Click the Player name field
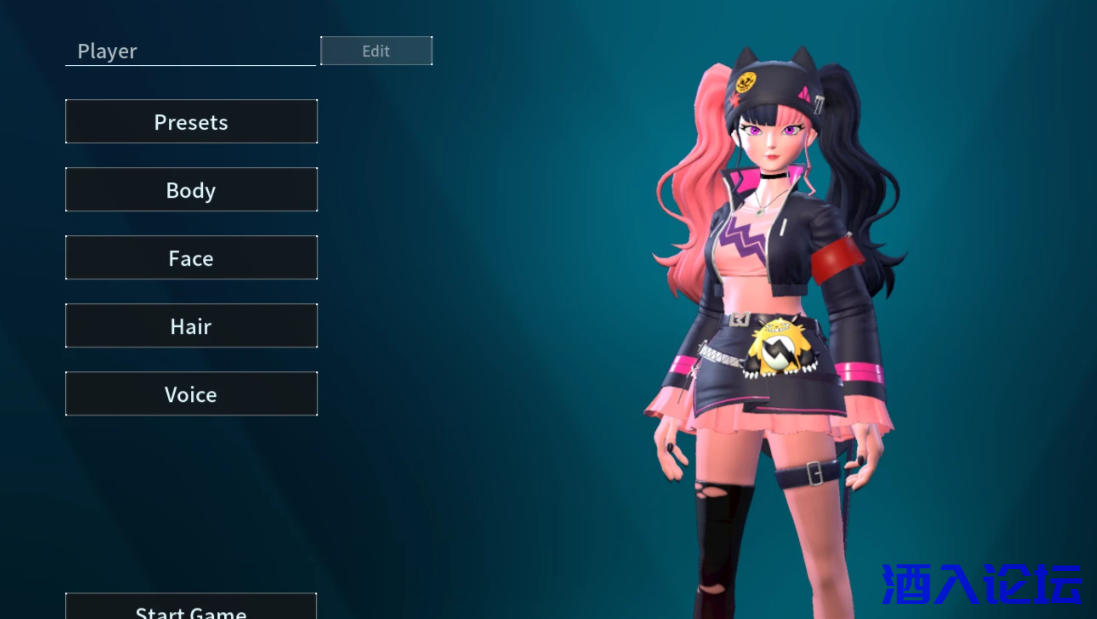1097x619 pixels. coord(190,51)
